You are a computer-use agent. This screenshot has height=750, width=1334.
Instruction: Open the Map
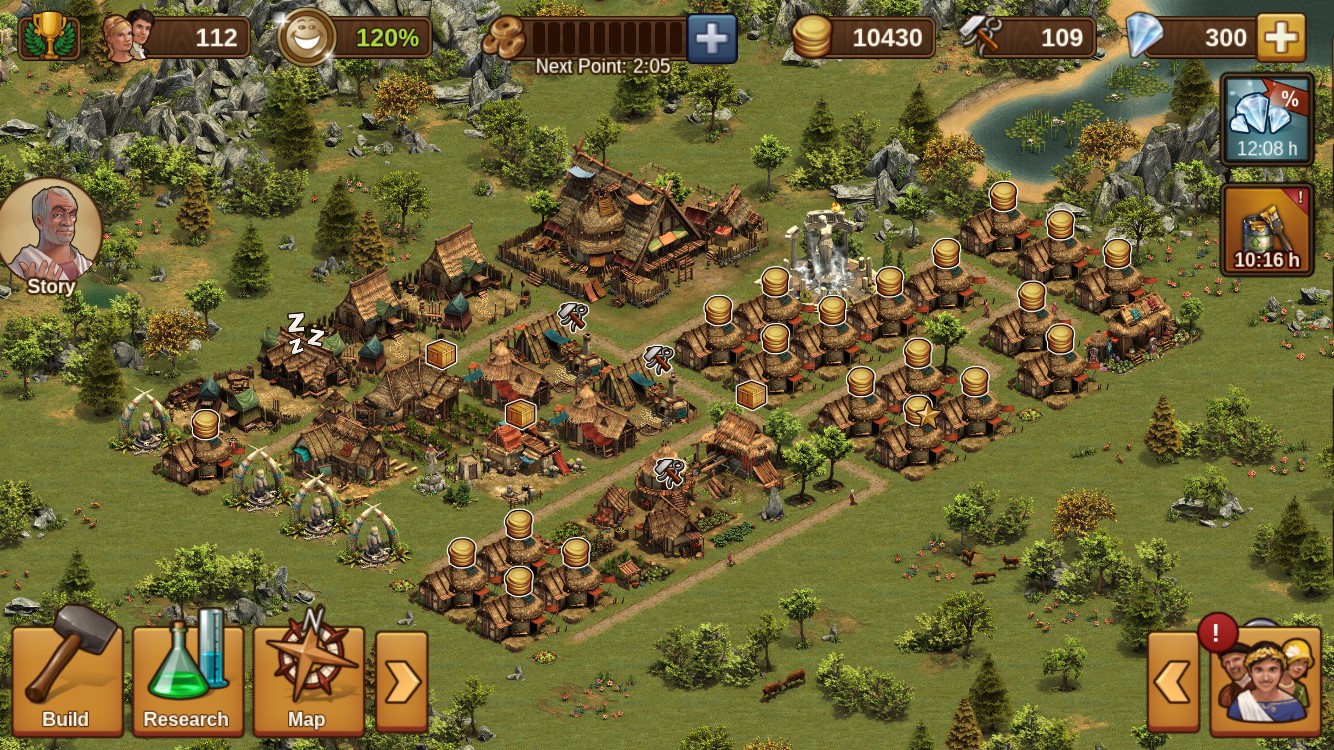pyautogui.click(x=307, y=682)
